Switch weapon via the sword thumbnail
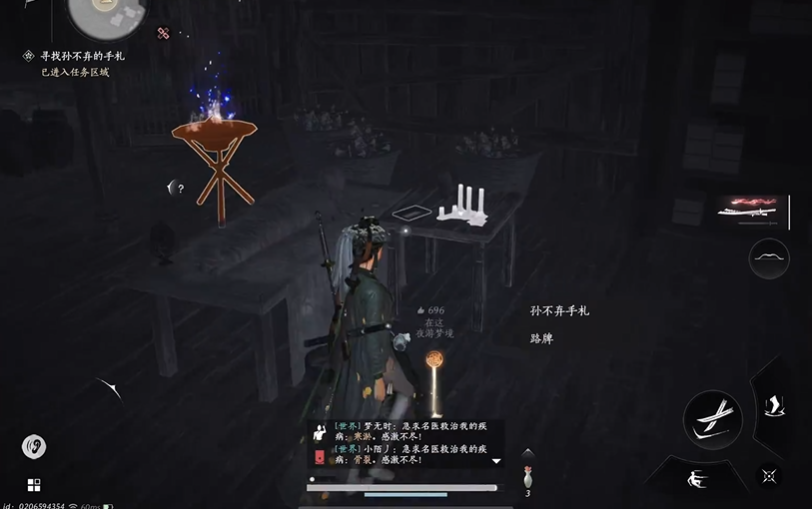 point(754,210)
